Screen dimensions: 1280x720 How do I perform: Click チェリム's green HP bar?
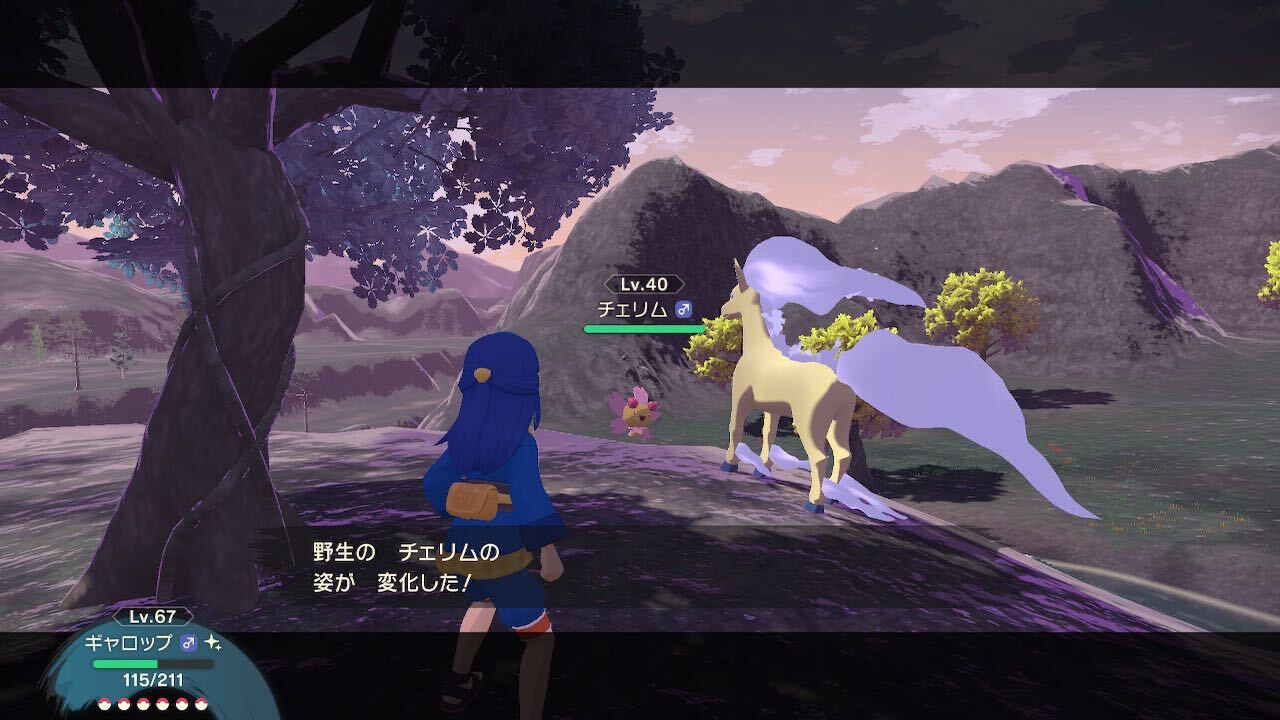pos(644,330)
